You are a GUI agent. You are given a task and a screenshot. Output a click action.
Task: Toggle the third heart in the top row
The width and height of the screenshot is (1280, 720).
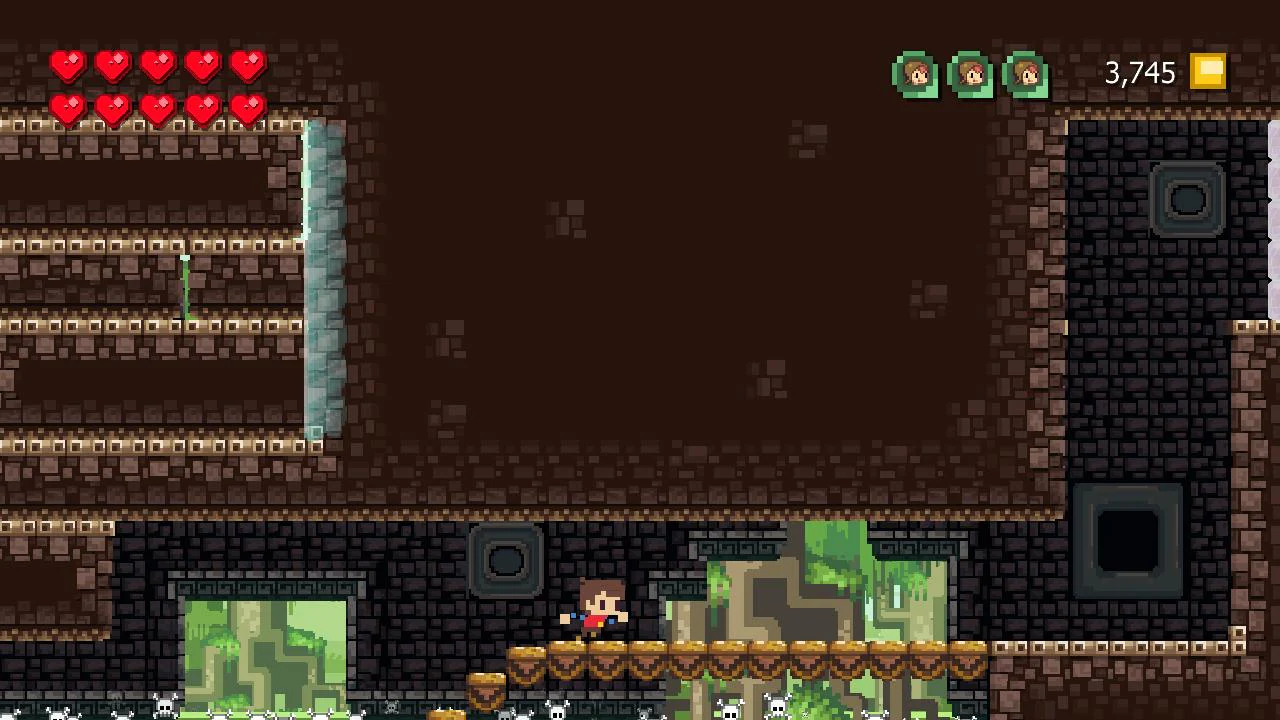157,67
